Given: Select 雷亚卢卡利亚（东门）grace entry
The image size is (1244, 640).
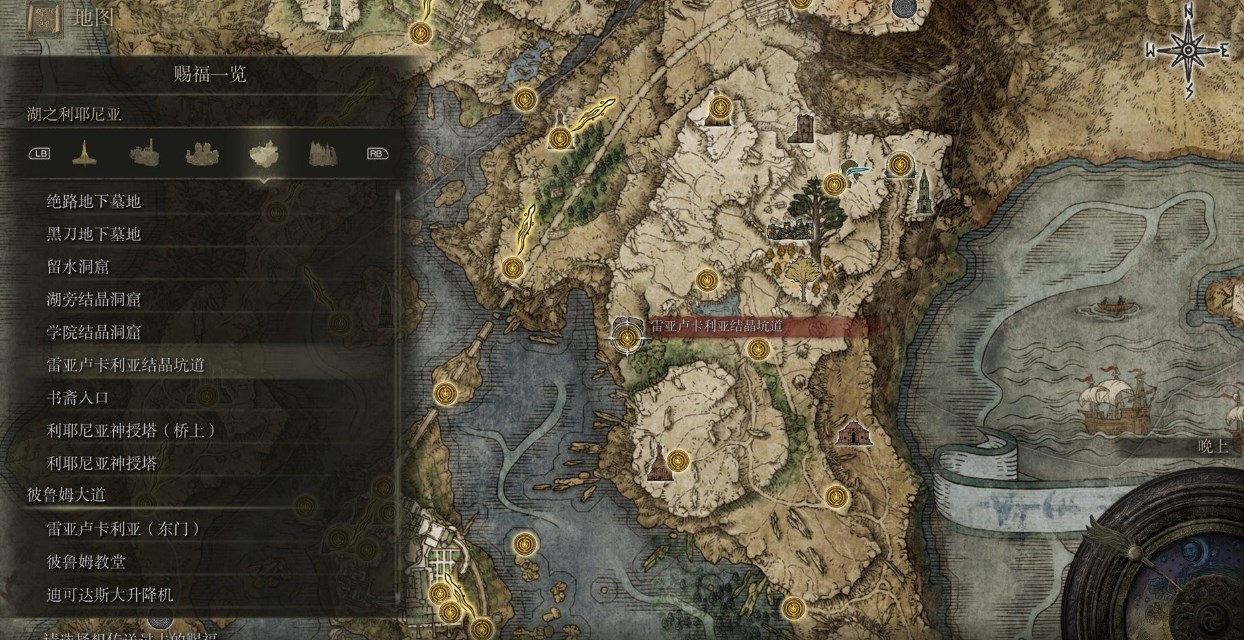Looking at the screenshot, I should click(124, 529).
